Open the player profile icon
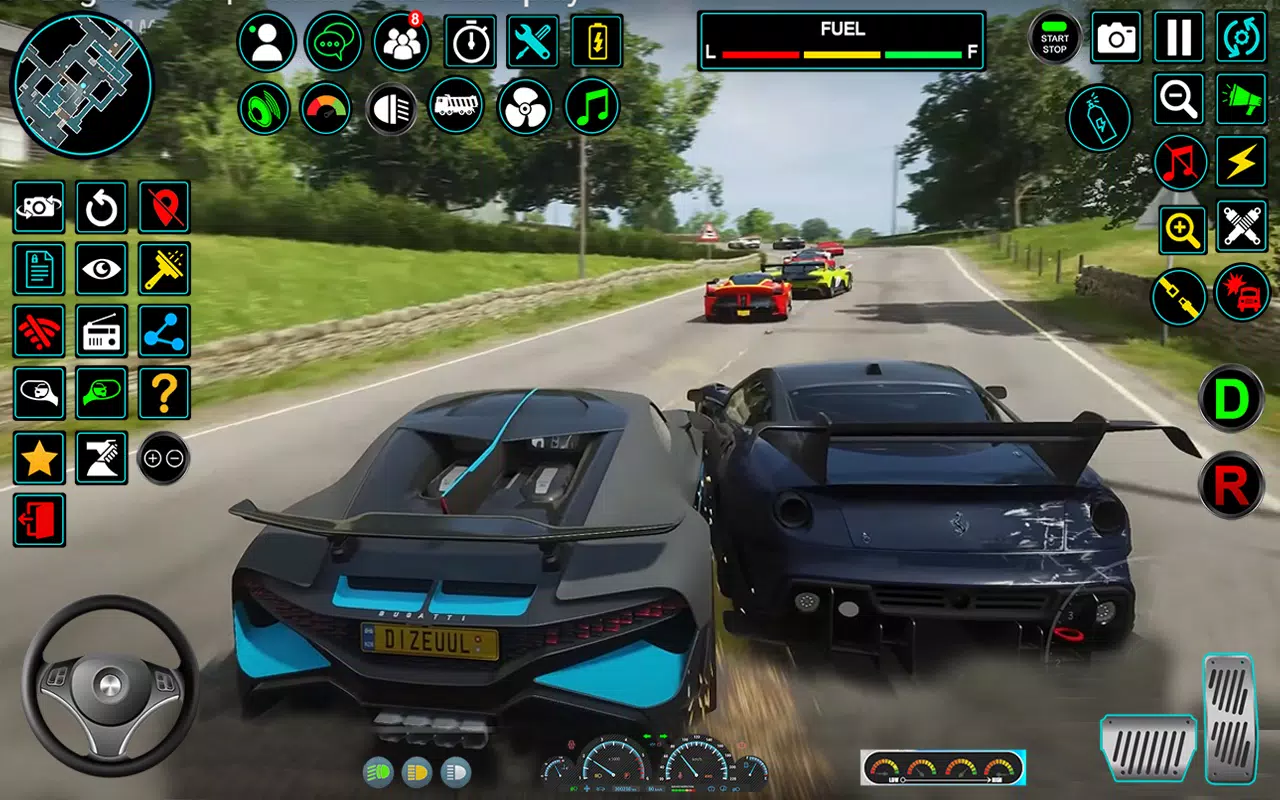Viewport: 1280px width, 800px height. click(x=267, y=41)
